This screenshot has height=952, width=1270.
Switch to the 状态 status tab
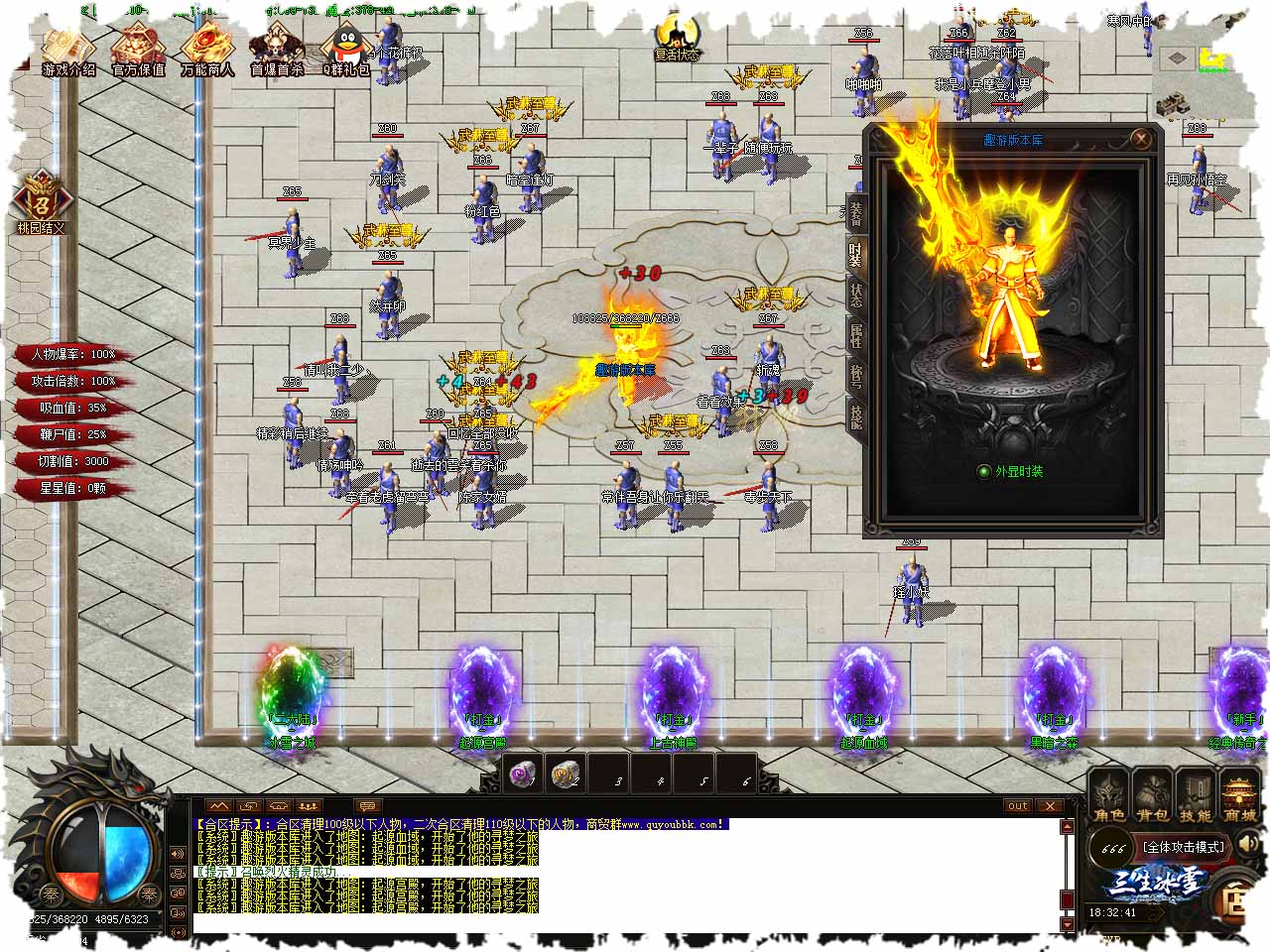tap(854, 296)
